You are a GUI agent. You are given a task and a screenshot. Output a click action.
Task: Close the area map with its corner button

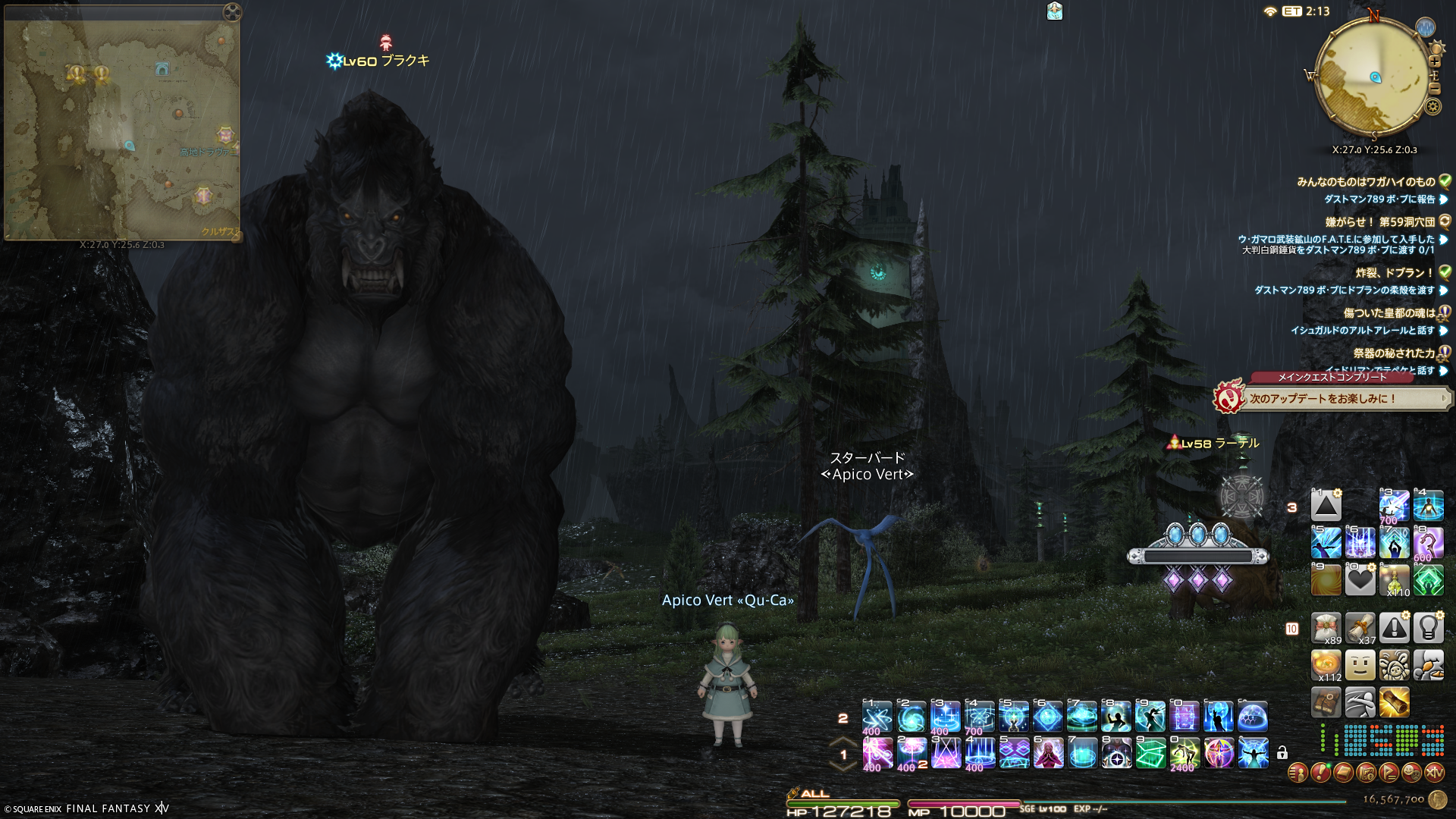pos(232,12)
